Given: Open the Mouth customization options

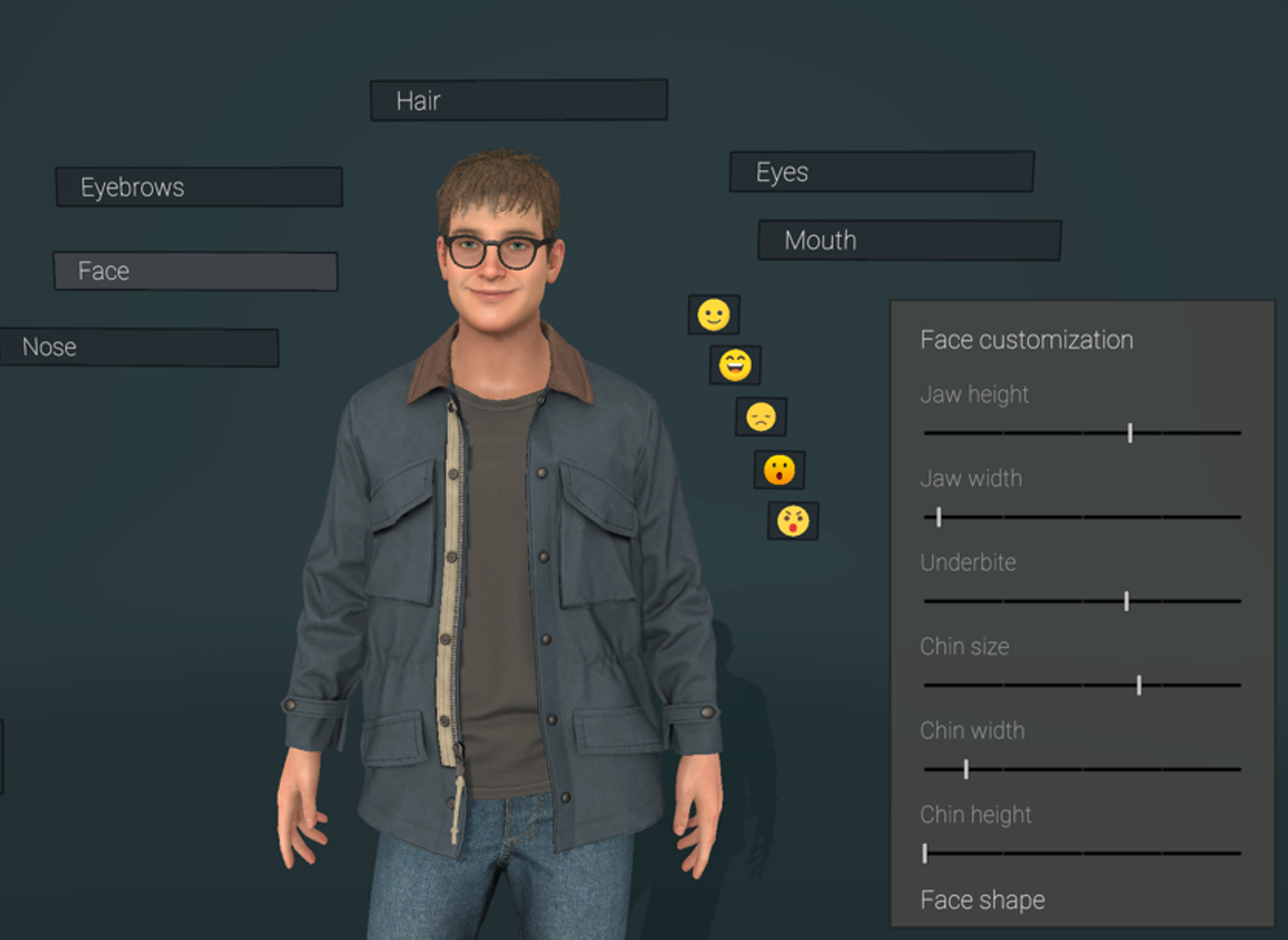Looking at the screenshot, I should (x=908, y=241).
